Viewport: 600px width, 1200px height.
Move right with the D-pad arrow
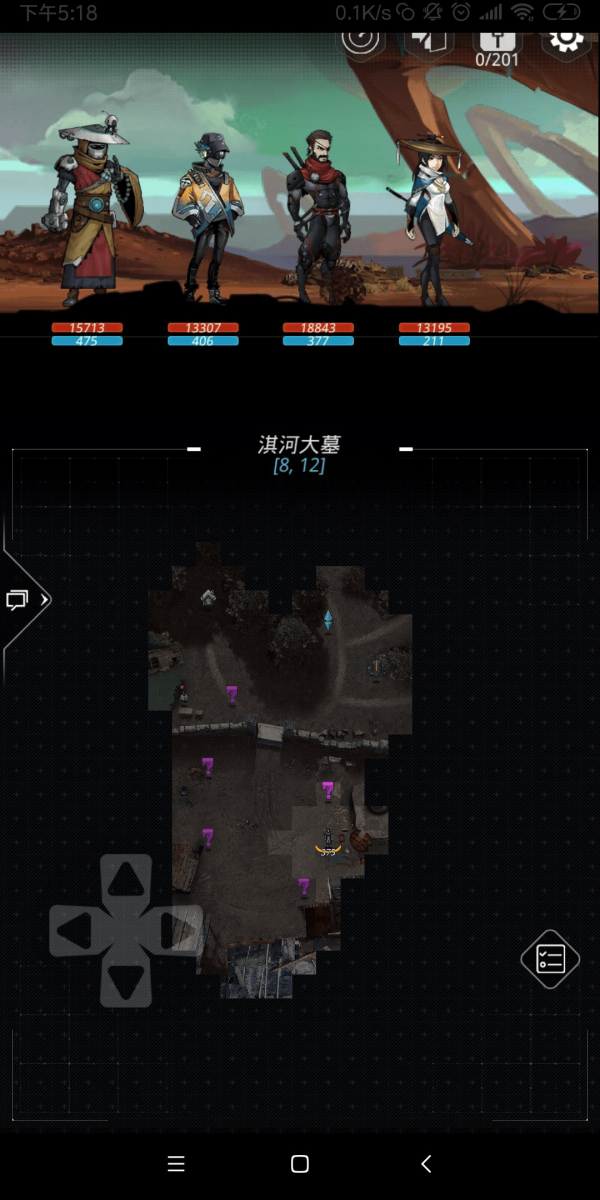[x=177, y=931]
